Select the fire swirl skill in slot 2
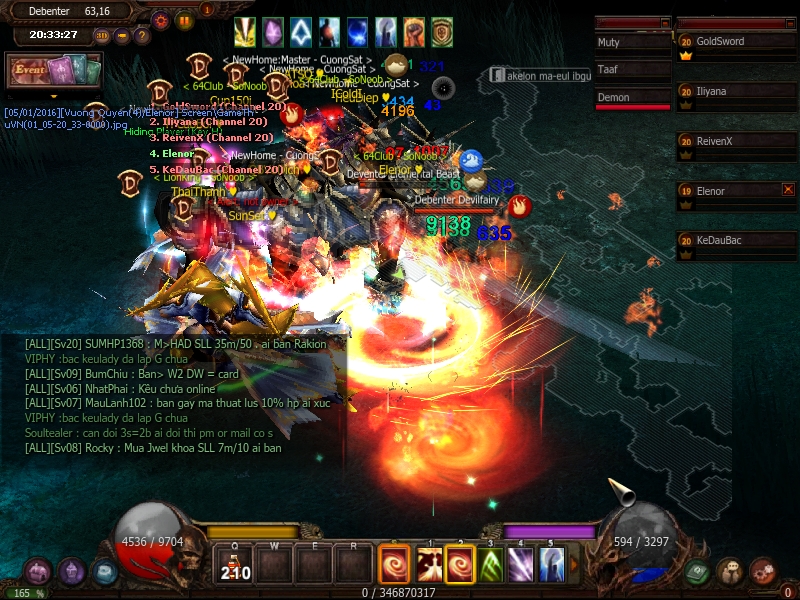Image resolution: width=800 pixels, height=600 pixels. pyautogui.click(x=459, y=565)
